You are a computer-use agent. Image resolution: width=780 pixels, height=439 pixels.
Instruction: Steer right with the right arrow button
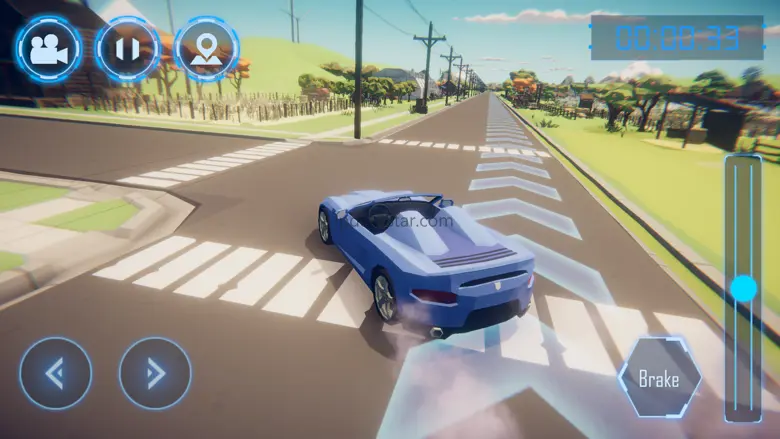coord(155,373)
